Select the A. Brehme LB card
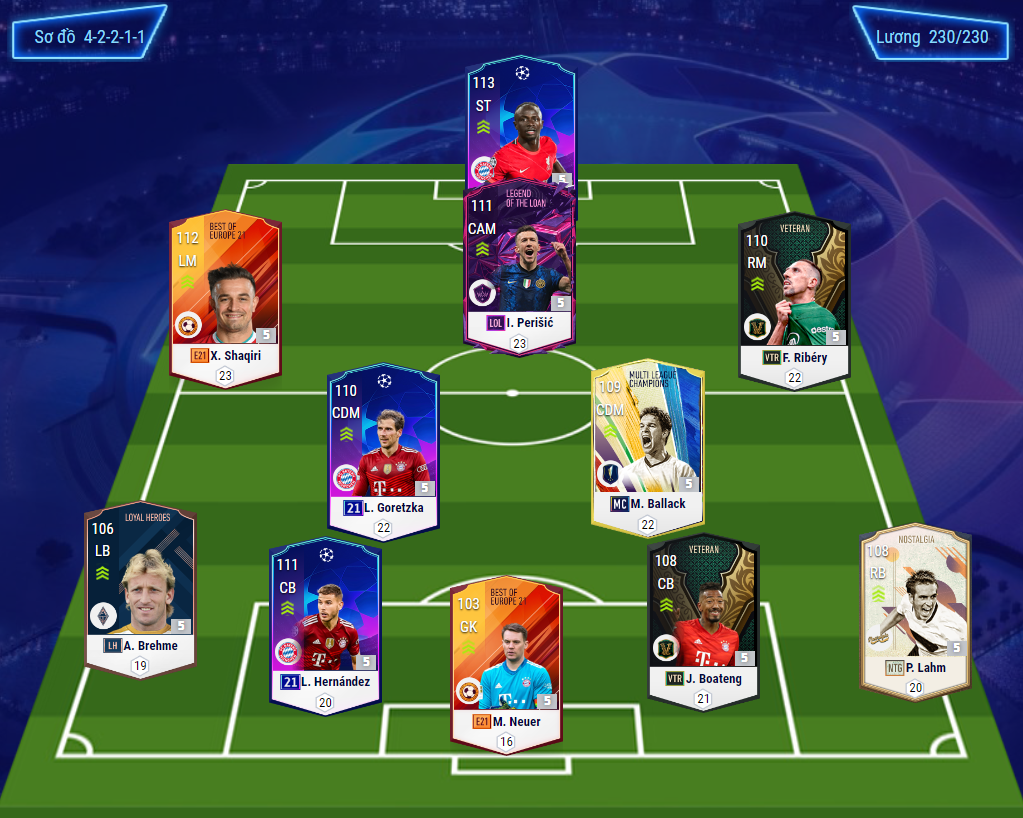Screen dimensions: 1023x818 tap(140, 588)
